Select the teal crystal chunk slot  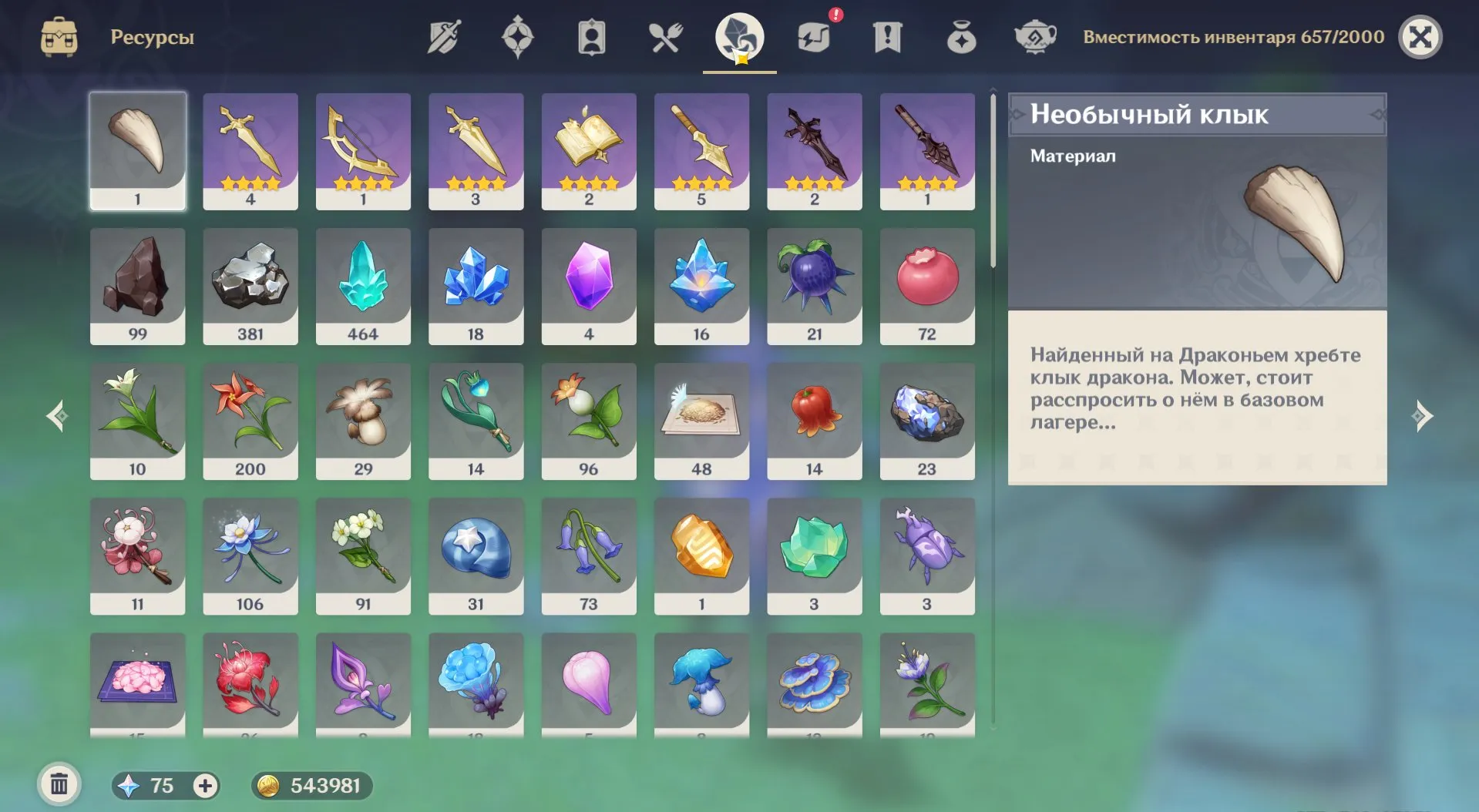coord(363,286)
